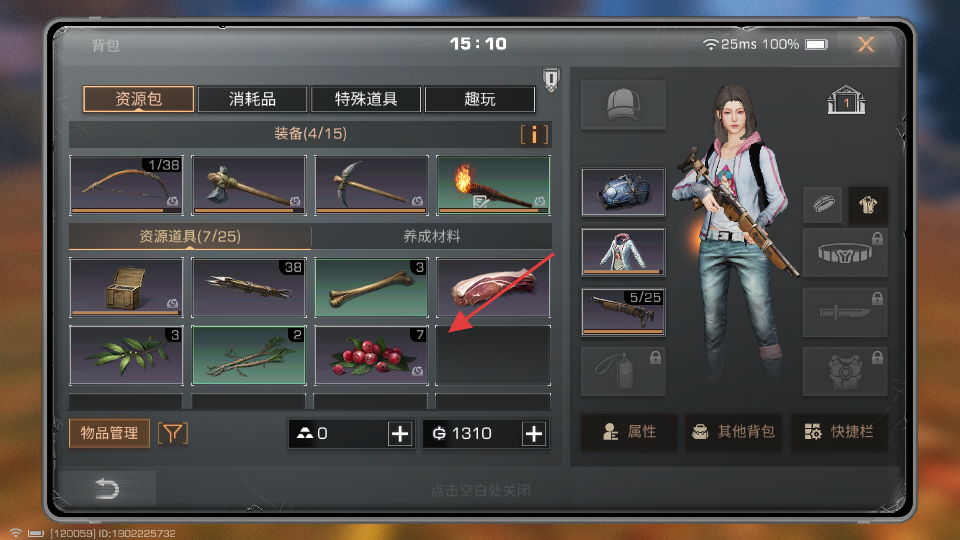
Task: Open the 快捷栏 quick bar settings
Action: coord(839,432)
